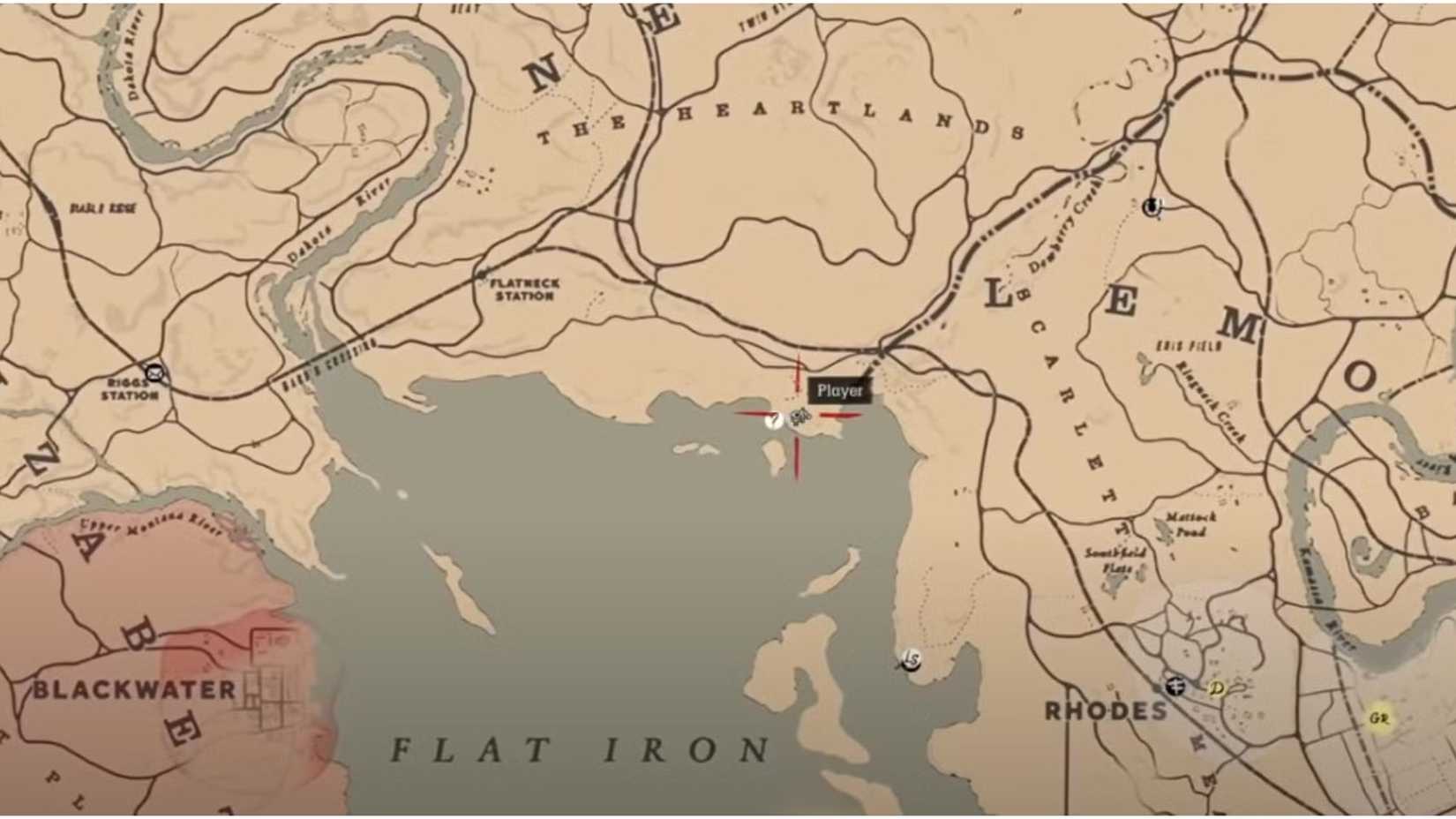Click the Southfield Flats label
Screen dimensions: 1456x819
[1115, 556]
